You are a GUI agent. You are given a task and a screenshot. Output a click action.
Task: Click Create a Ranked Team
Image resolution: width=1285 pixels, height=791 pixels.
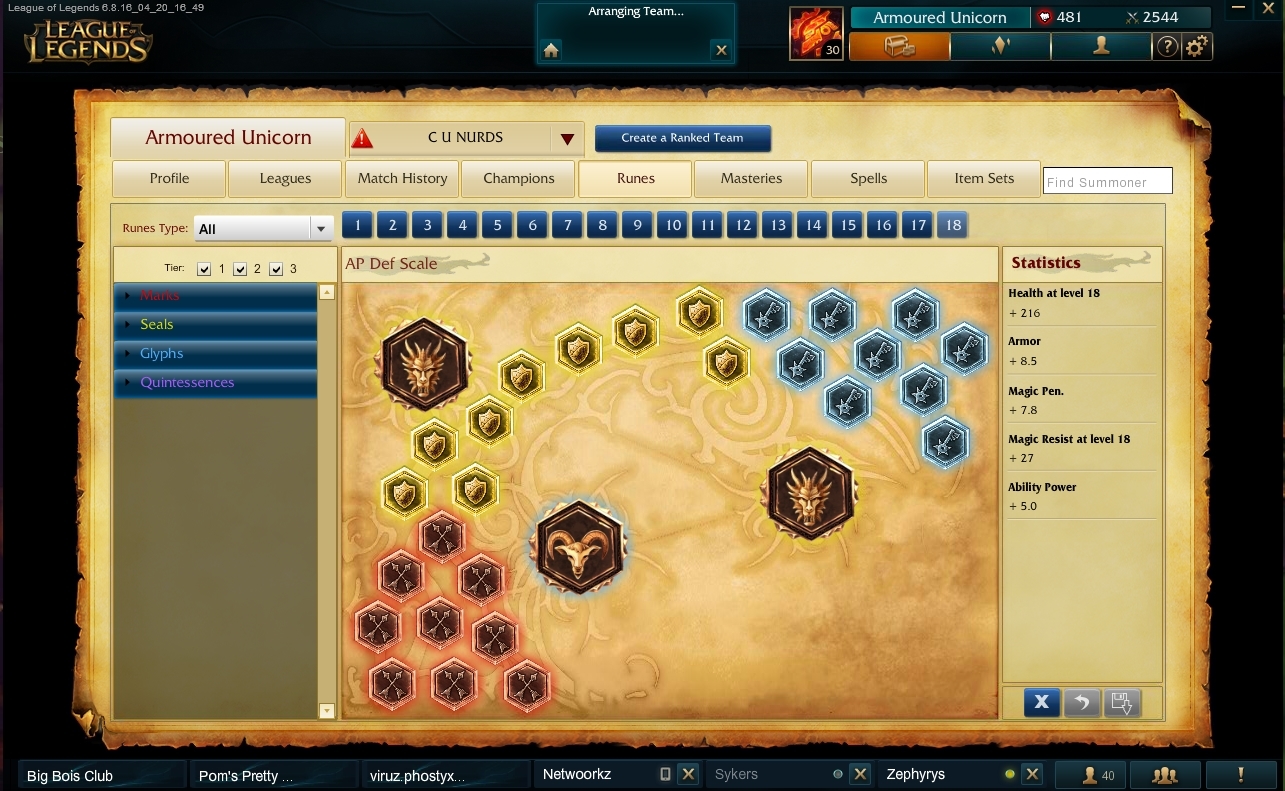tap(683, 138)
